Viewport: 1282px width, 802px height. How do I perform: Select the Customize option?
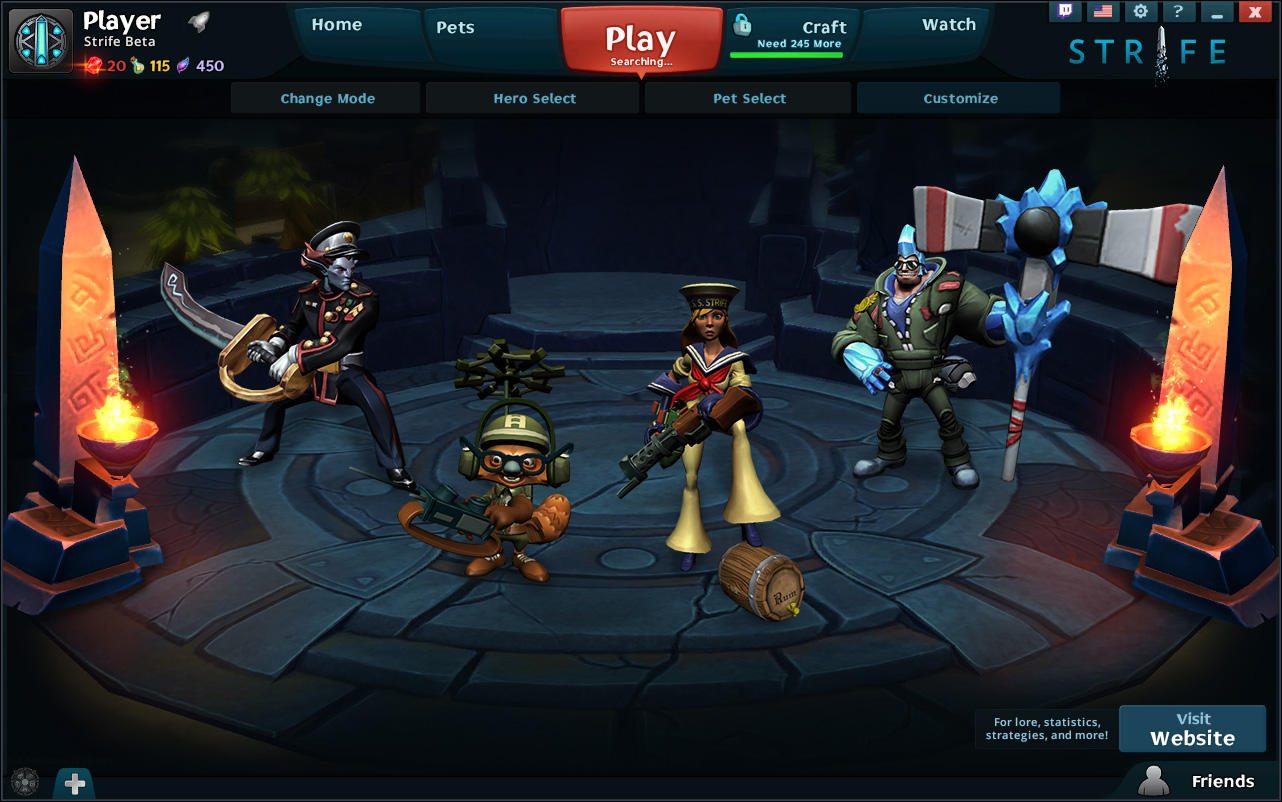pos(960,99)
